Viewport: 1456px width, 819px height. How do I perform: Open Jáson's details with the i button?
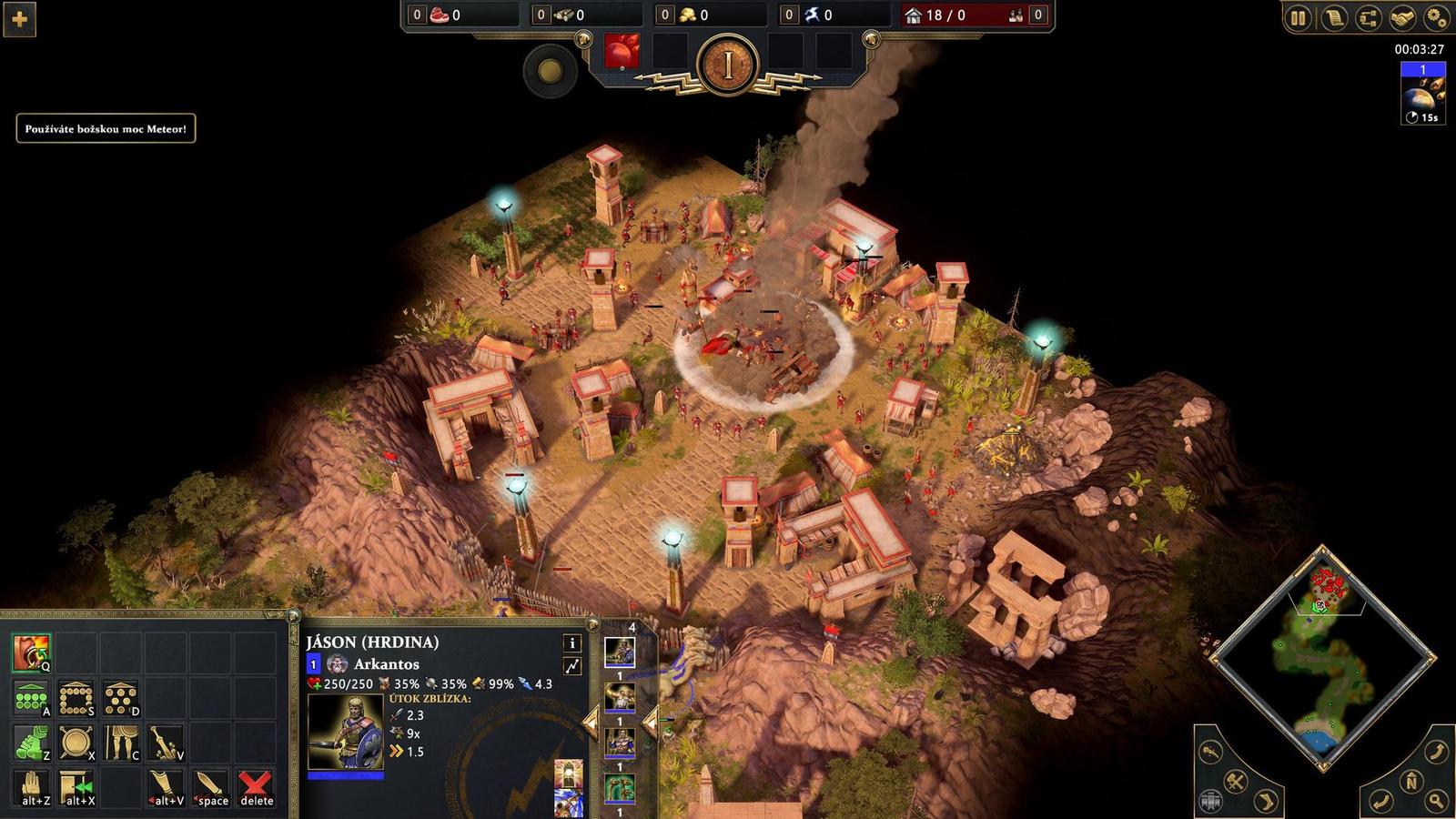tap(573, 643)
